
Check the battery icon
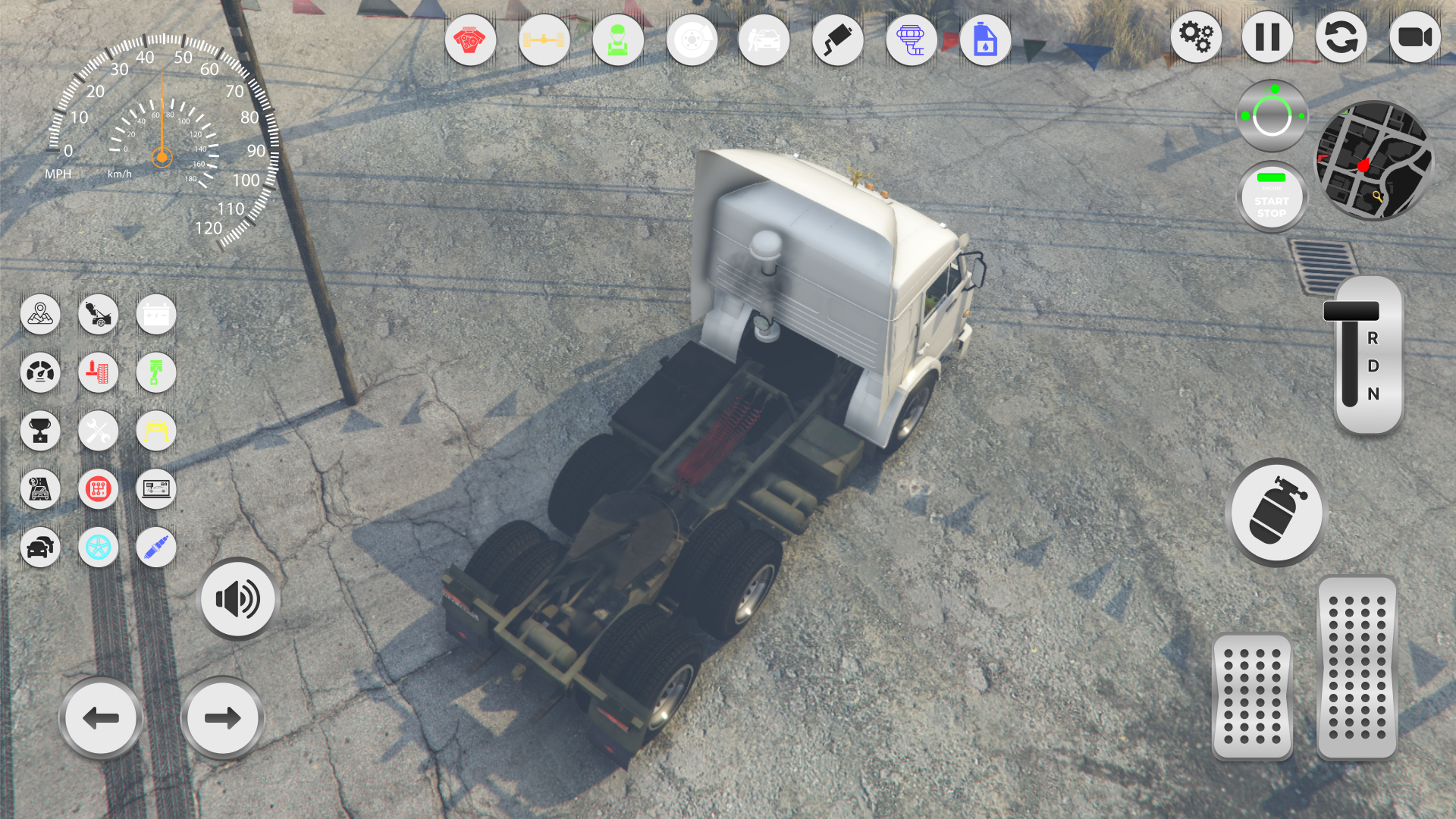[155, 314]
